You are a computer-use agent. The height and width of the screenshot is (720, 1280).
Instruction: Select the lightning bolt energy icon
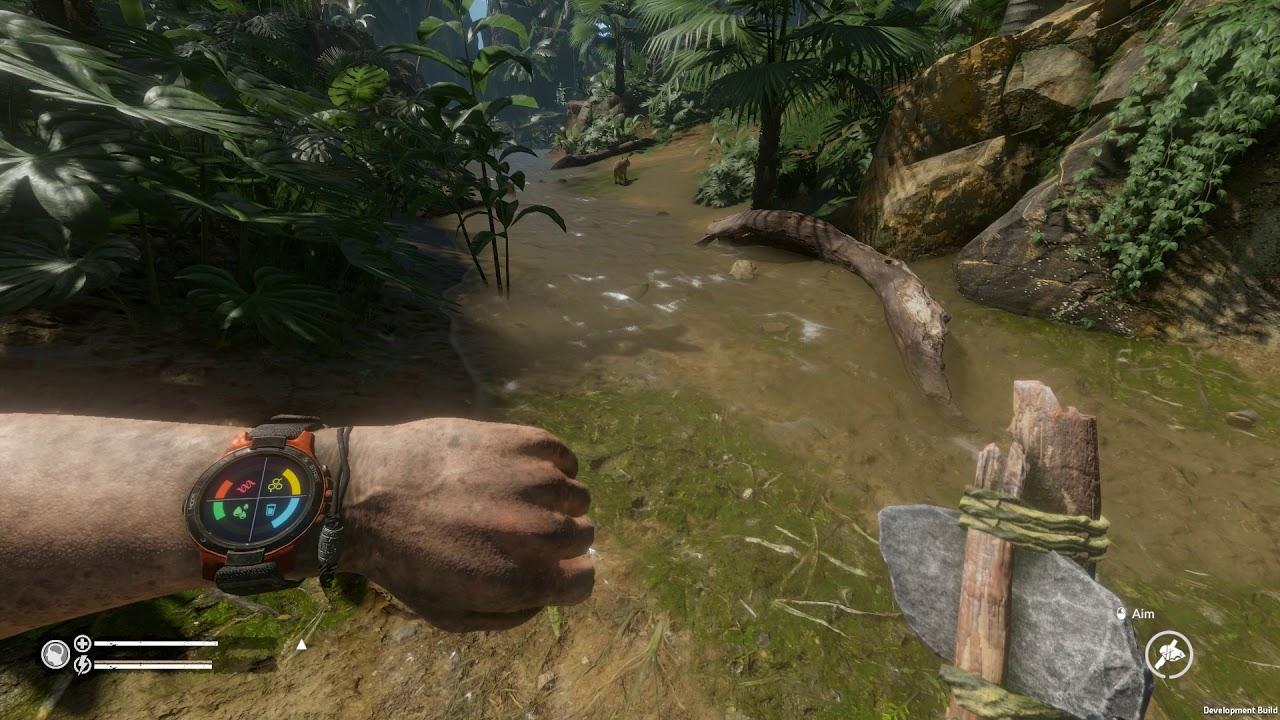point(82,666)
